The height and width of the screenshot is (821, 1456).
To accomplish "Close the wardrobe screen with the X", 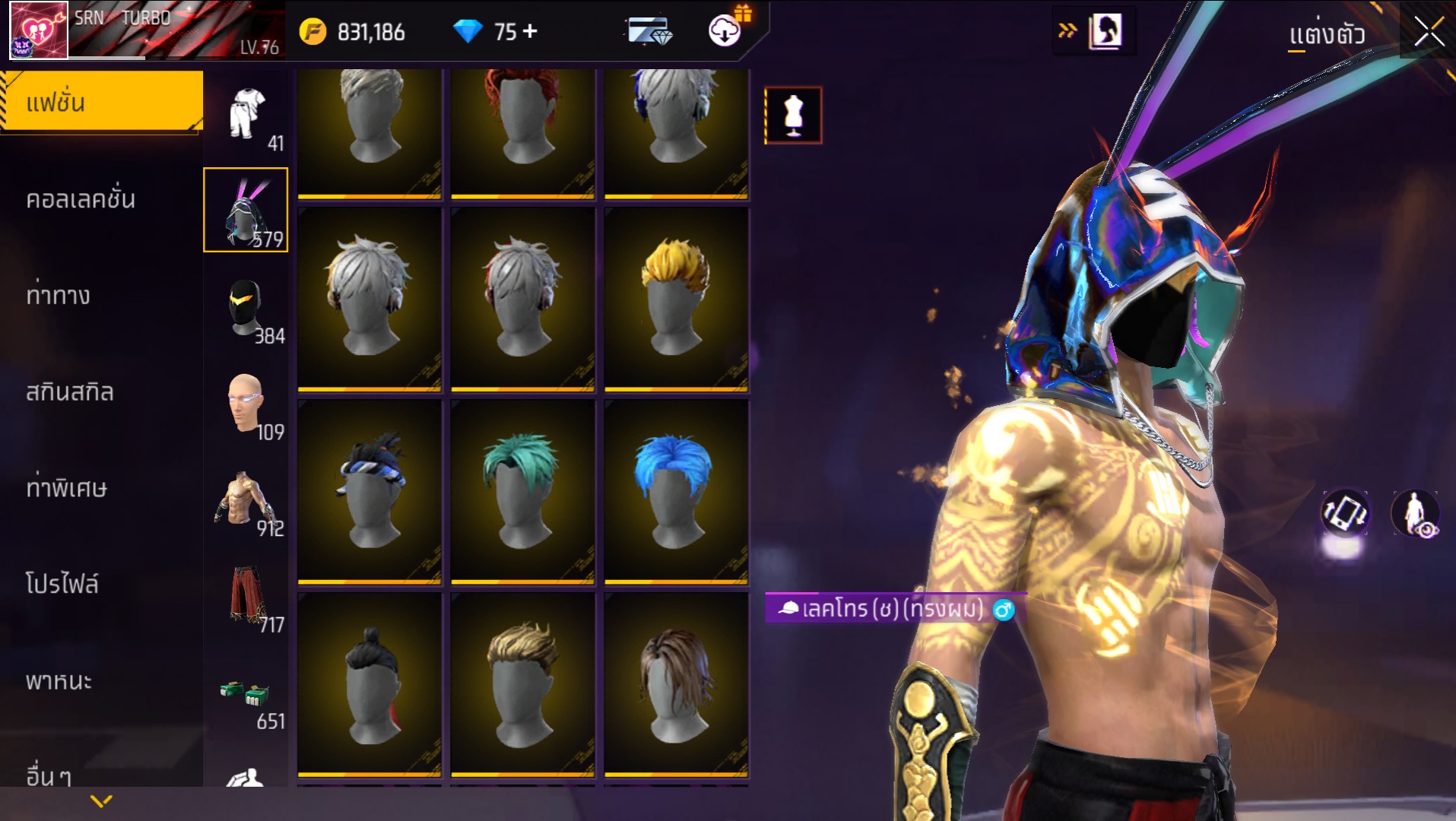I will point(1428,32).
